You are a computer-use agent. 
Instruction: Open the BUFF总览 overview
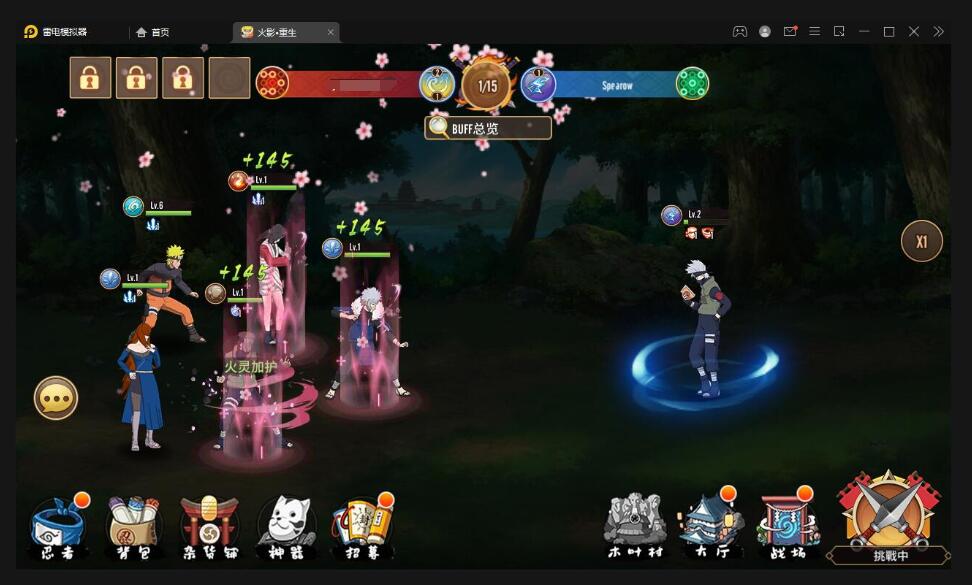pyautogui.click(x=488, y=128)
